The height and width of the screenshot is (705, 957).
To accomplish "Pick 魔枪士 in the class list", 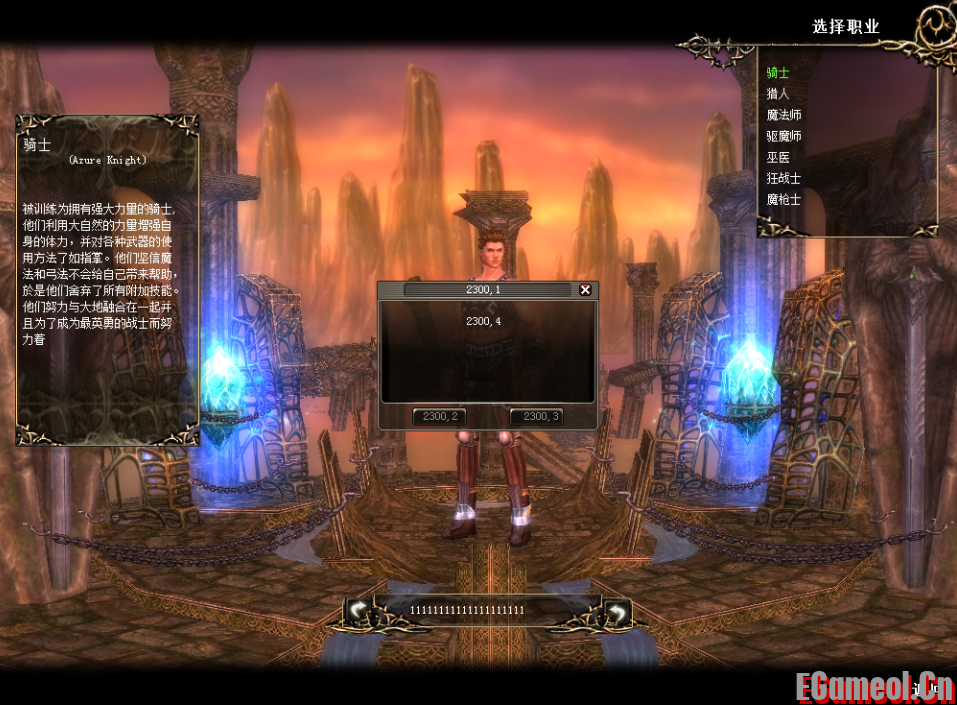I will tap(784, 199).
